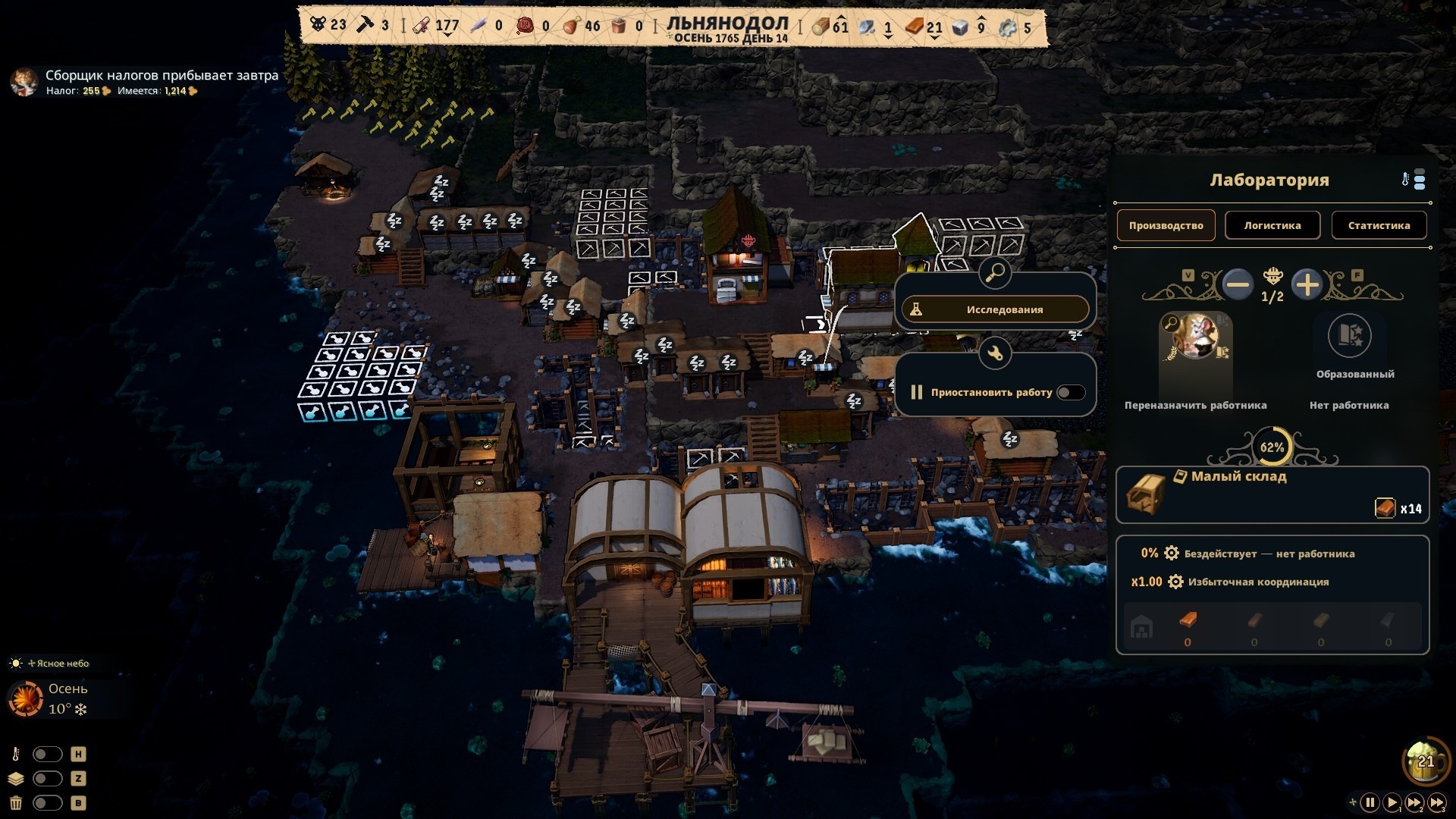Click the assigned mouse worker portrait
The width and height of the screenshot is (1456, 819).
click(x=1196, y=337)
